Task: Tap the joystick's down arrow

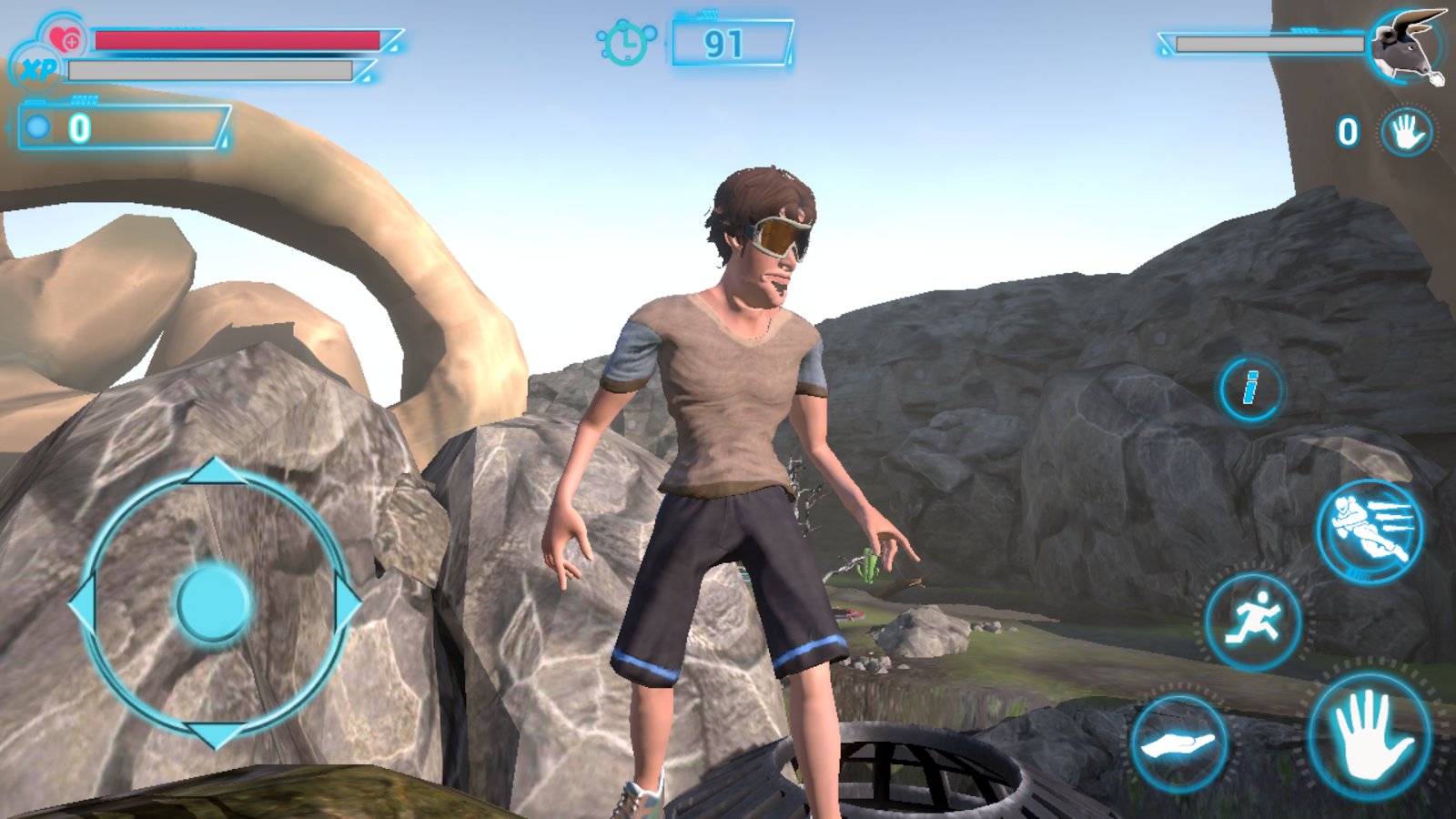Action: coord(215,733)
